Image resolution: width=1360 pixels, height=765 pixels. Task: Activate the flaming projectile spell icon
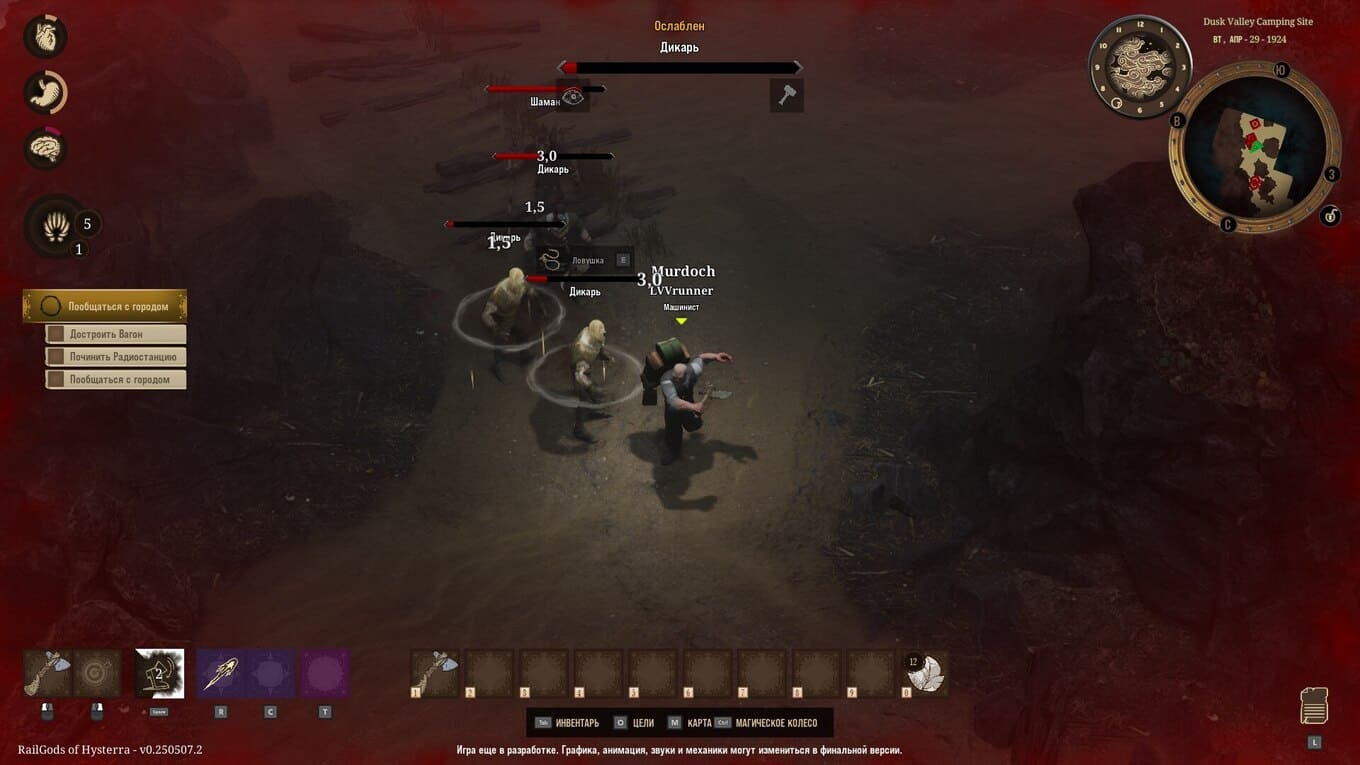(x=220, y=673)
